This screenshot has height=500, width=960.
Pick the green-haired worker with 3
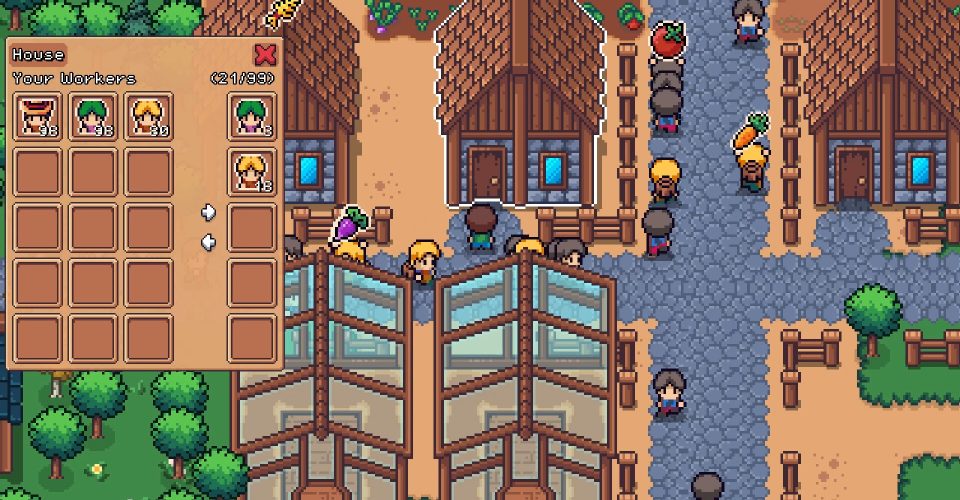251,116
